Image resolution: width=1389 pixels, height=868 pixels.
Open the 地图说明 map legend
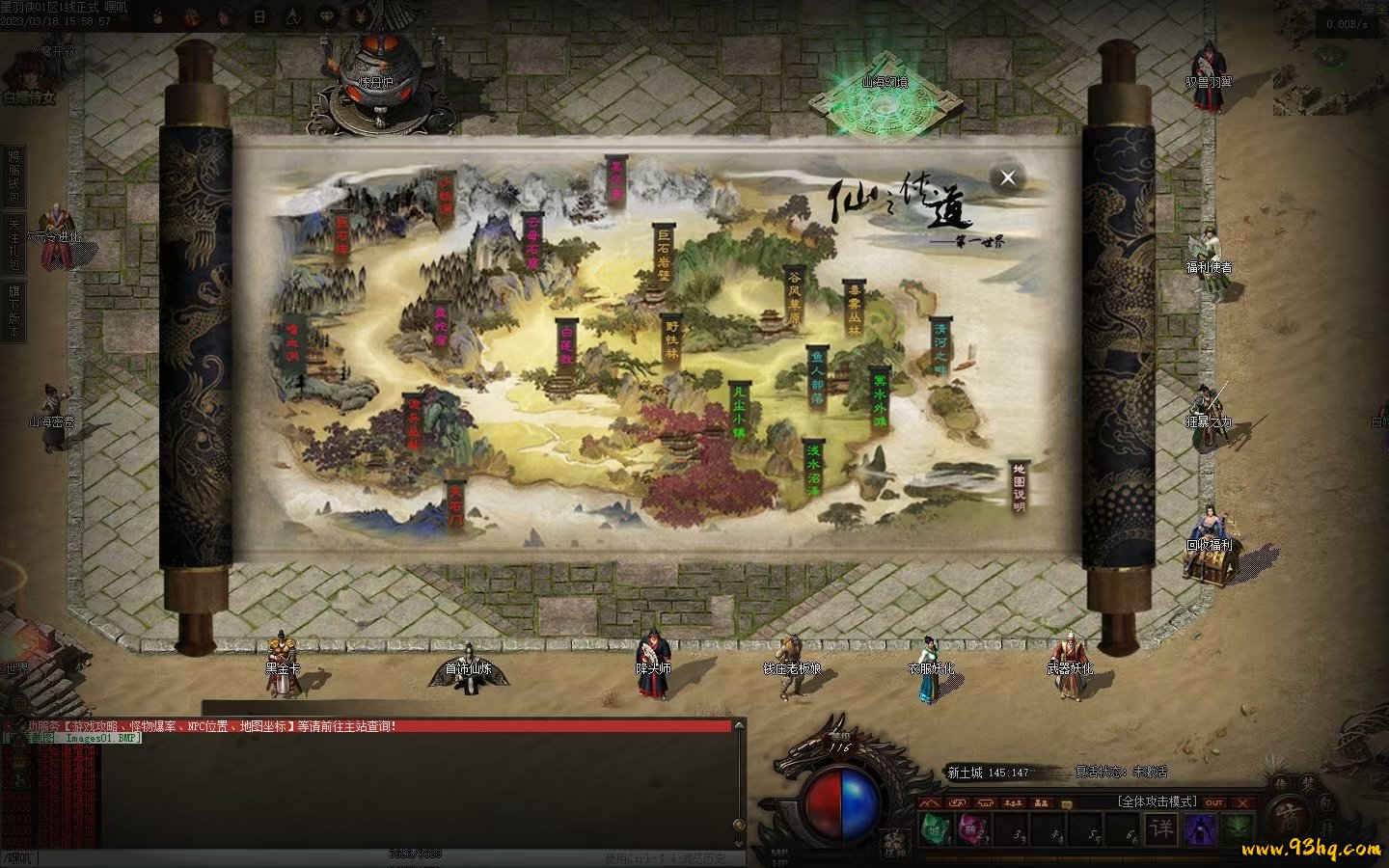(1019, 487)
